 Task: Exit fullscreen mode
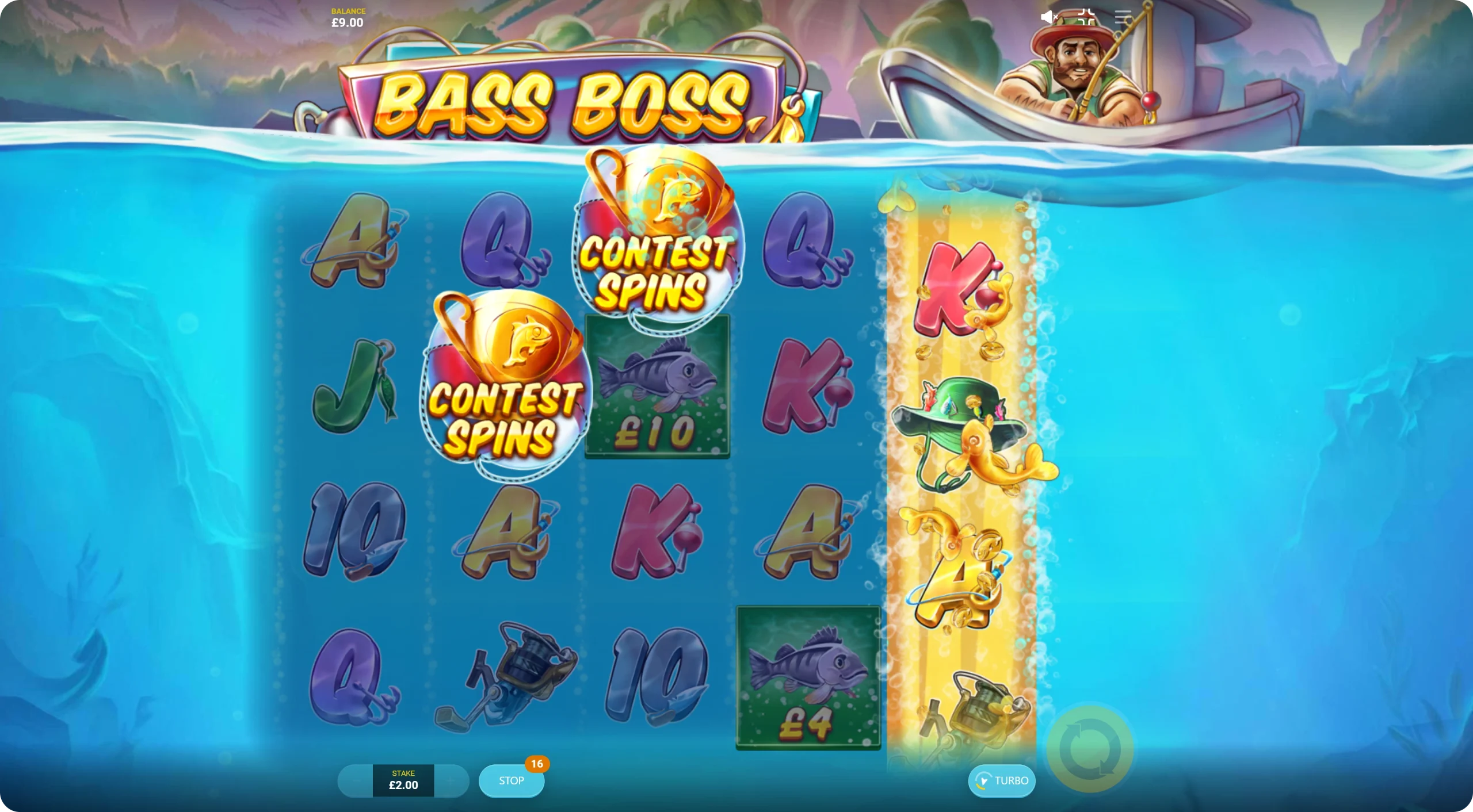(x=1086, y=17)
